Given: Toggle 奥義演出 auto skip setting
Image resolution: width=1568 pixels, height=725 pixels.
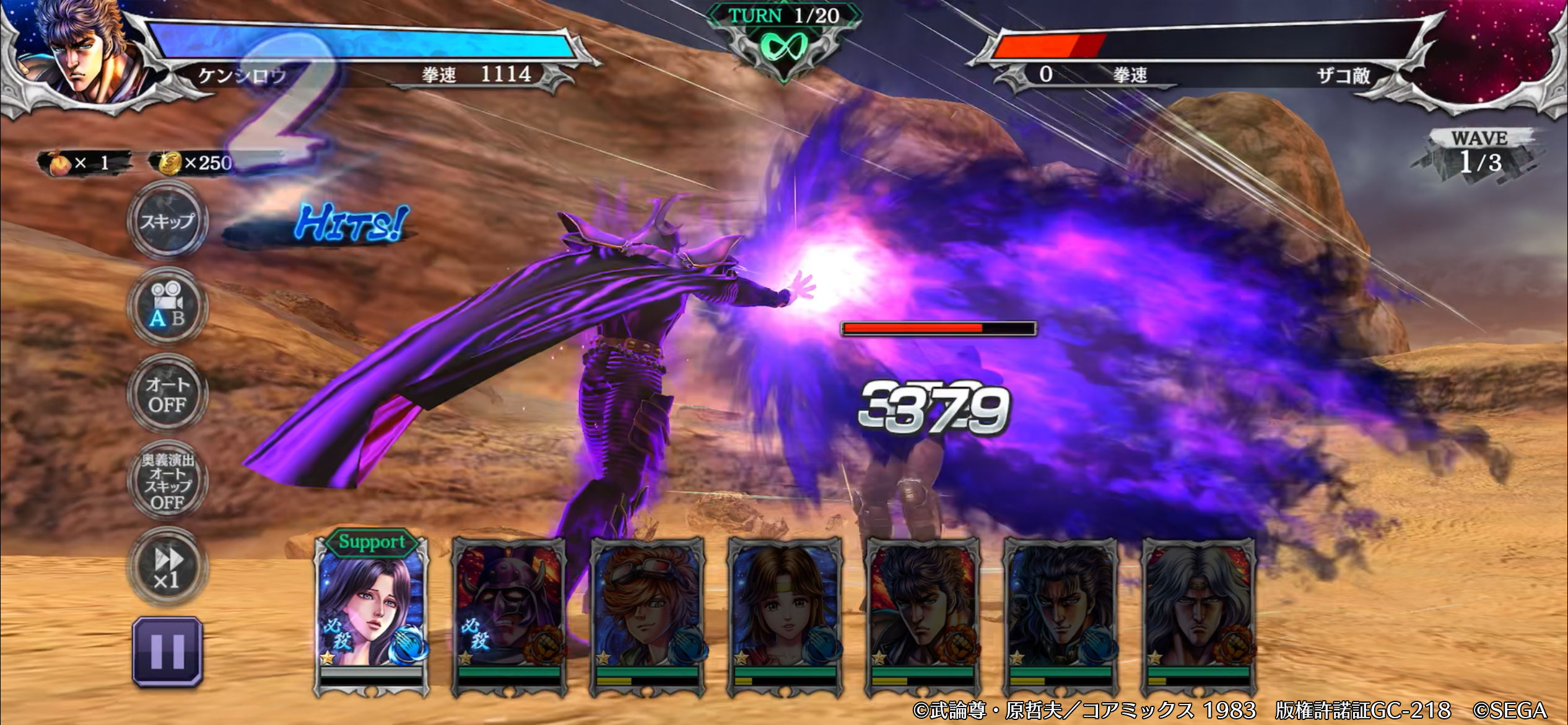Looking at the screenshot, I should [167, 481].
